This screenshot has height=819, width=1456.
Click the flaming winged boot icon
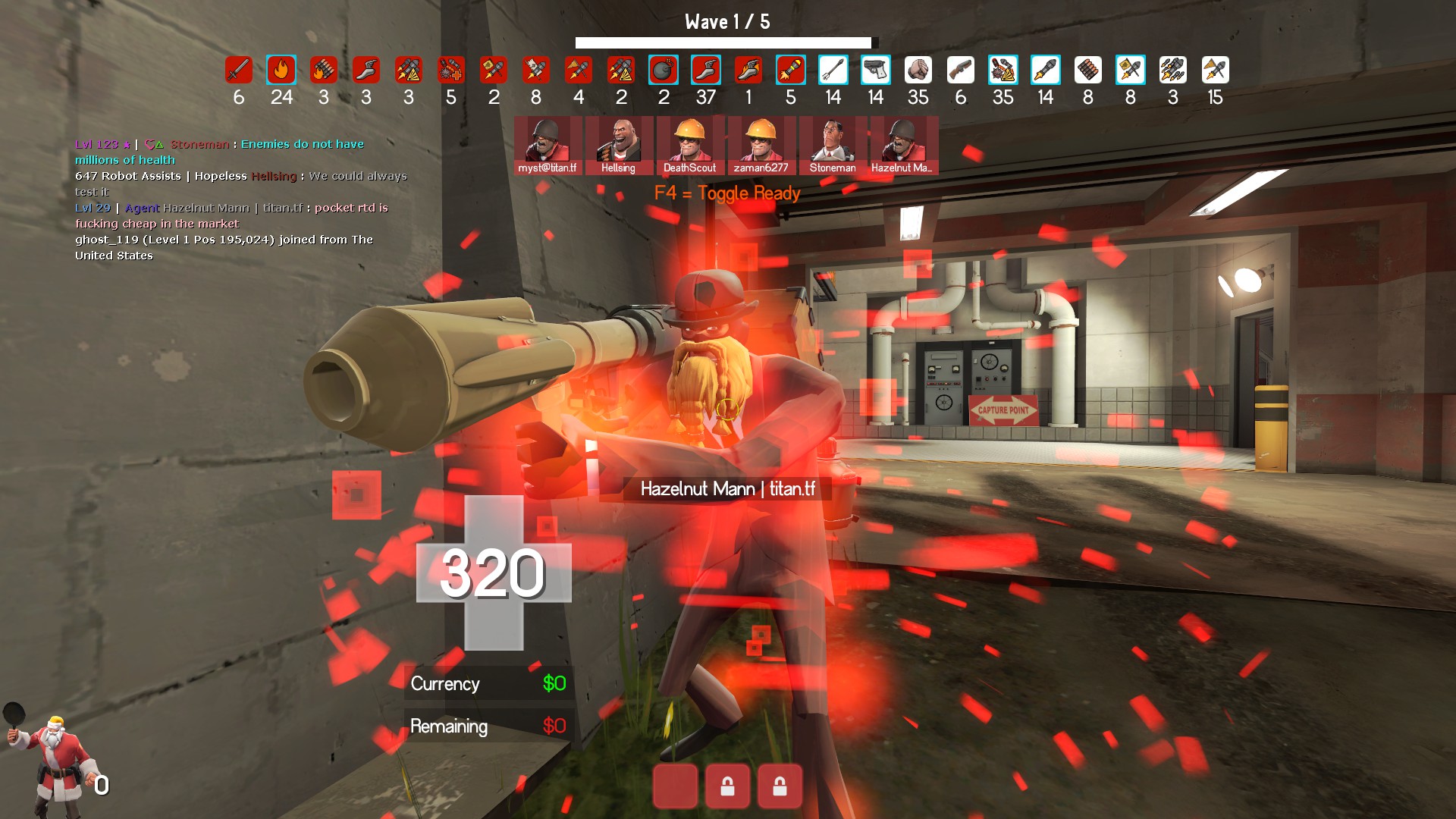(748, 71)
